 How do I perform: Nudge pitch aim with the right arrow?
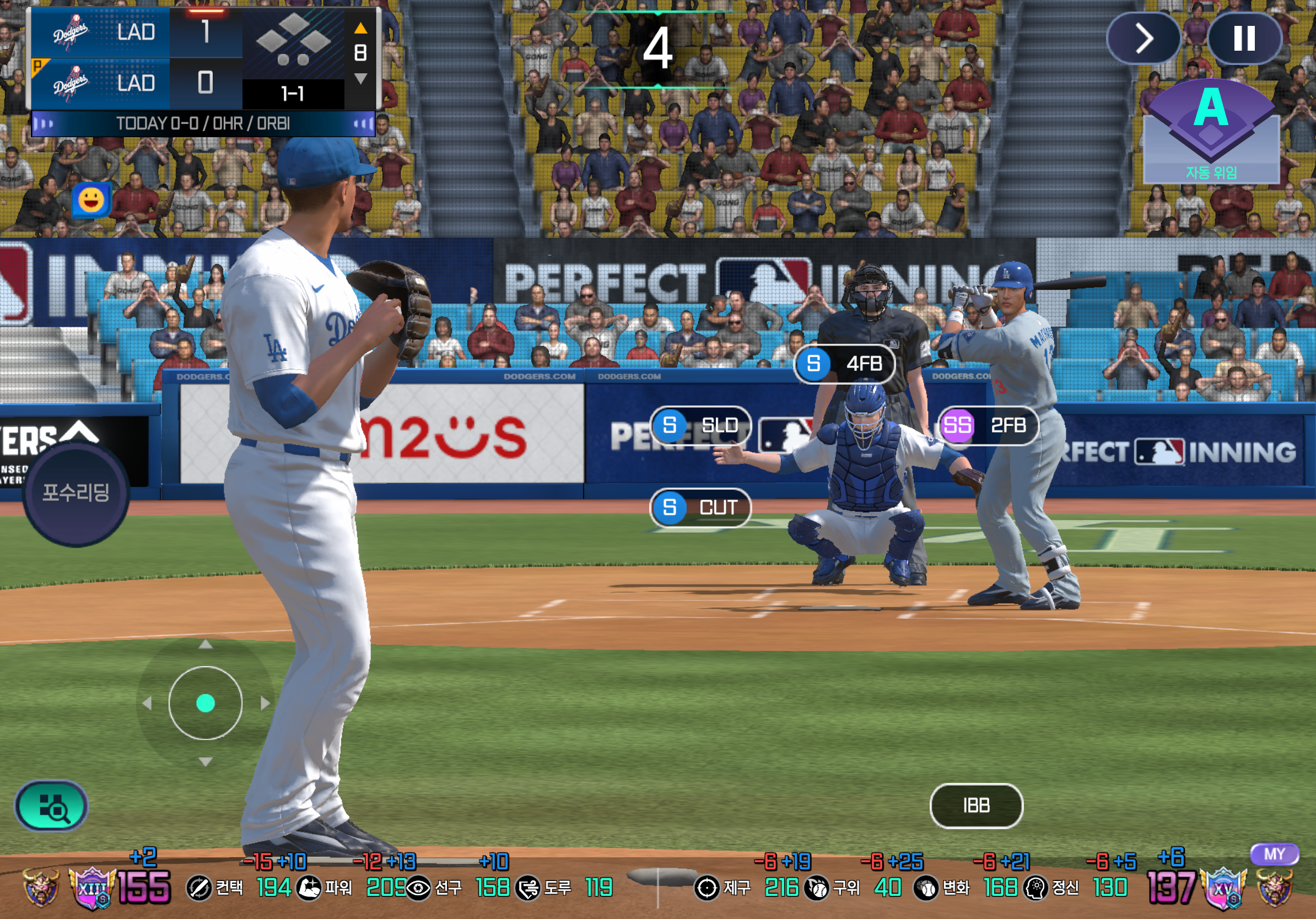[265, 703]
